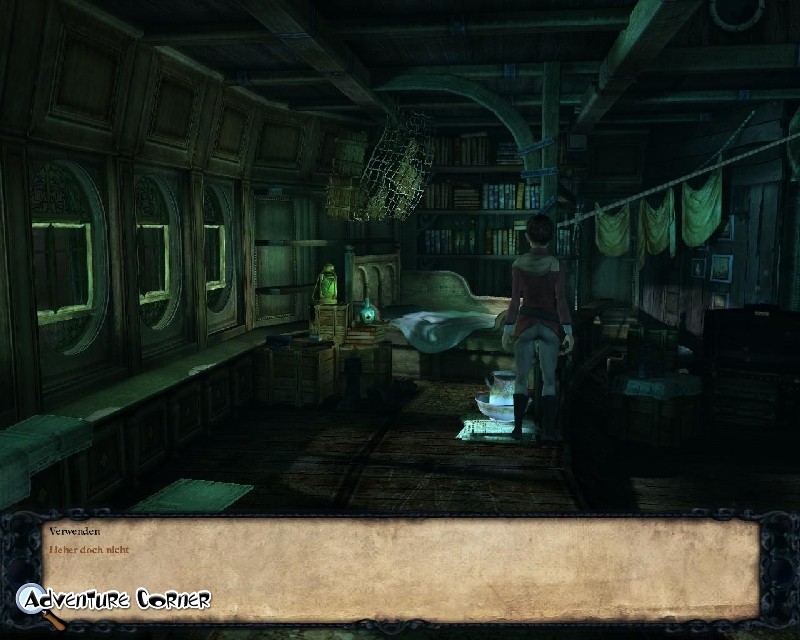Choose the "Verwenden" option
The width and height of the screenshot is (800, 640).
tap(74, 532)
